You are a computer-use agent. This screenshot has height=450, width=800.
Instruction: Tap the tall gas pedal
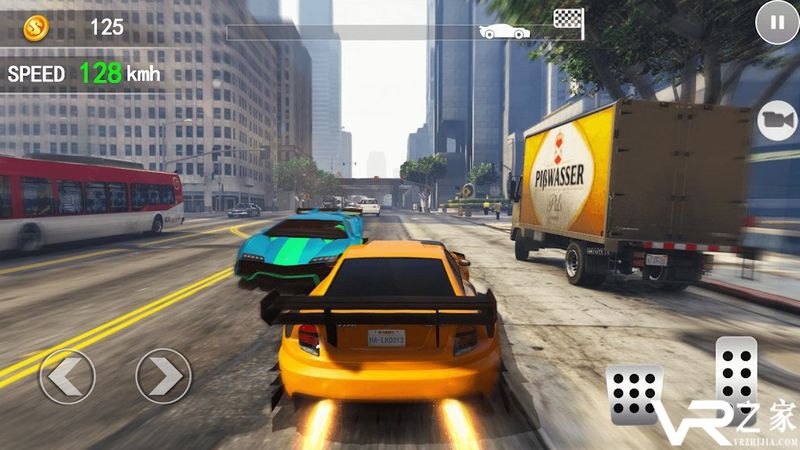tap(737, 376)
